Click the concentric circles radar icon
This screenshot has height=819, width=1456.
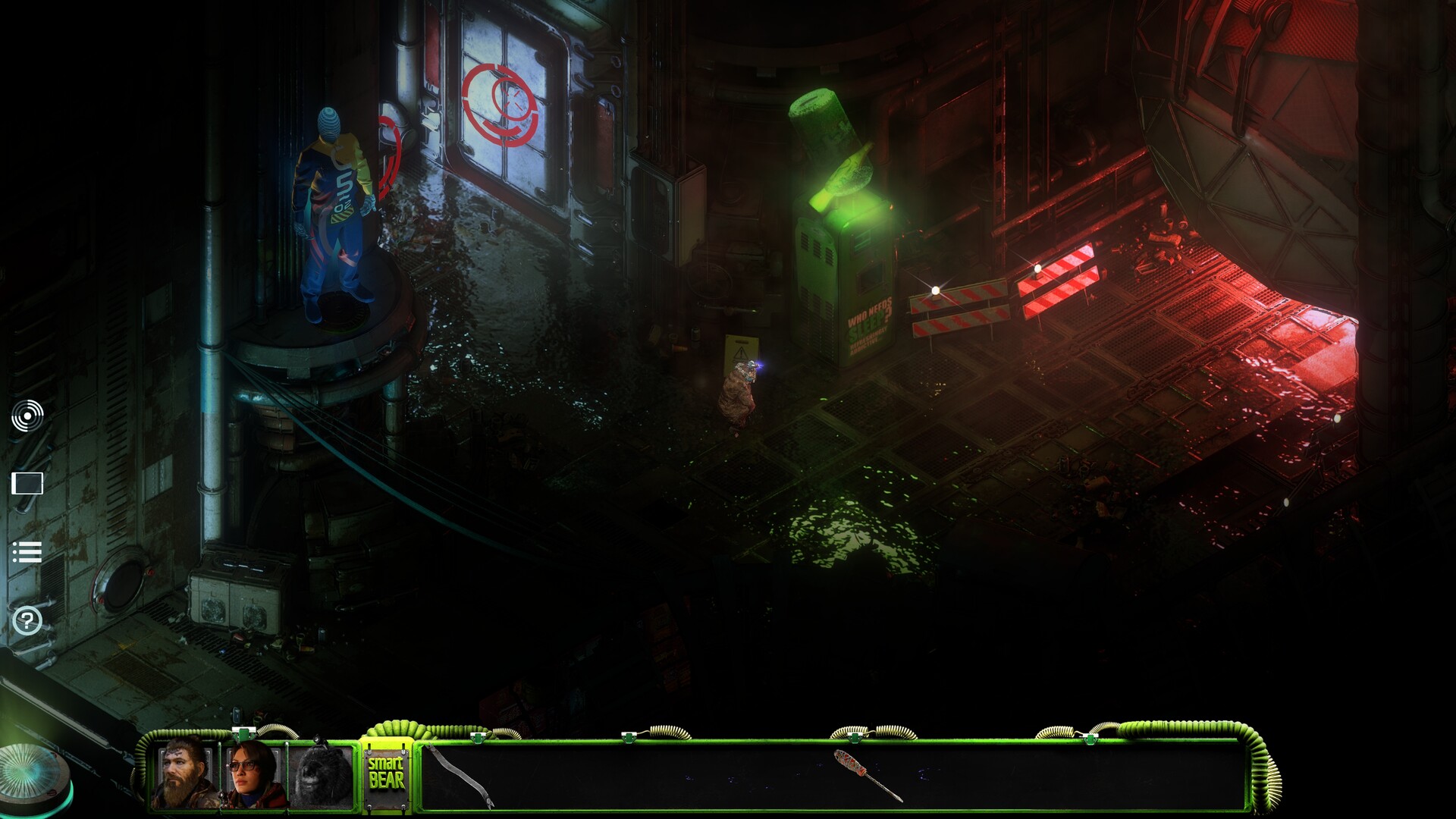(x=27, y=416)
